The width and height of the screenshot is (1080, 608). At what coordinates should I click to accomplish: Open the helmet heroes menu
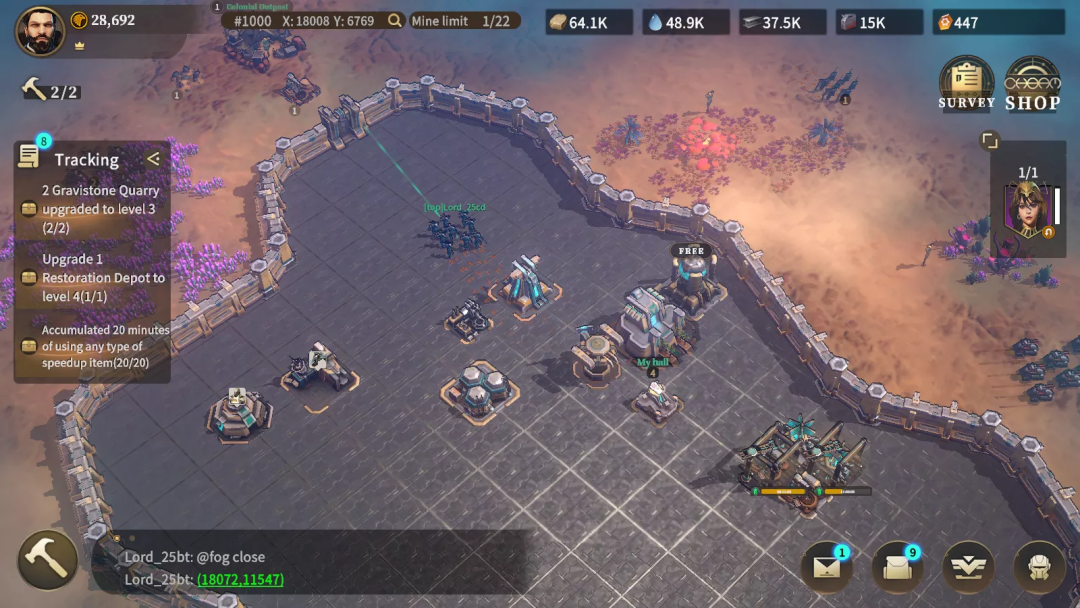1038,567
